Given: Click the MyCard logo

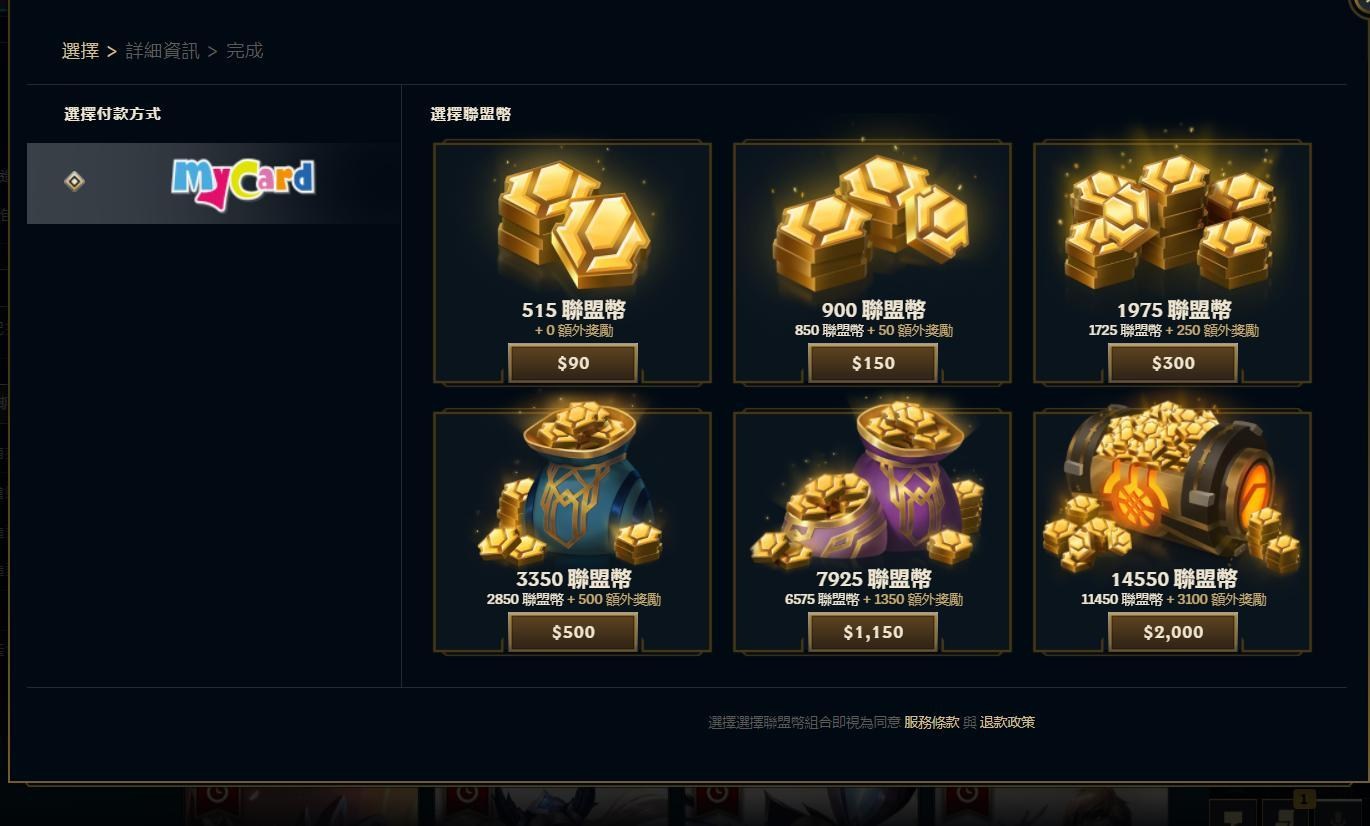Looking at the screenshot, I should (x=243, y=183).
